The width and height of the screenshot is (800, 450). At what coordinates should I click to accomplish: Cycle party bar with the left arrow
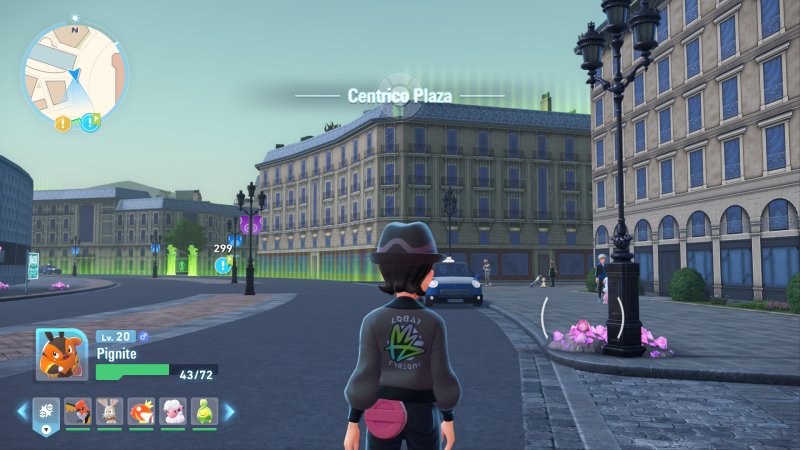coord(22,411)
